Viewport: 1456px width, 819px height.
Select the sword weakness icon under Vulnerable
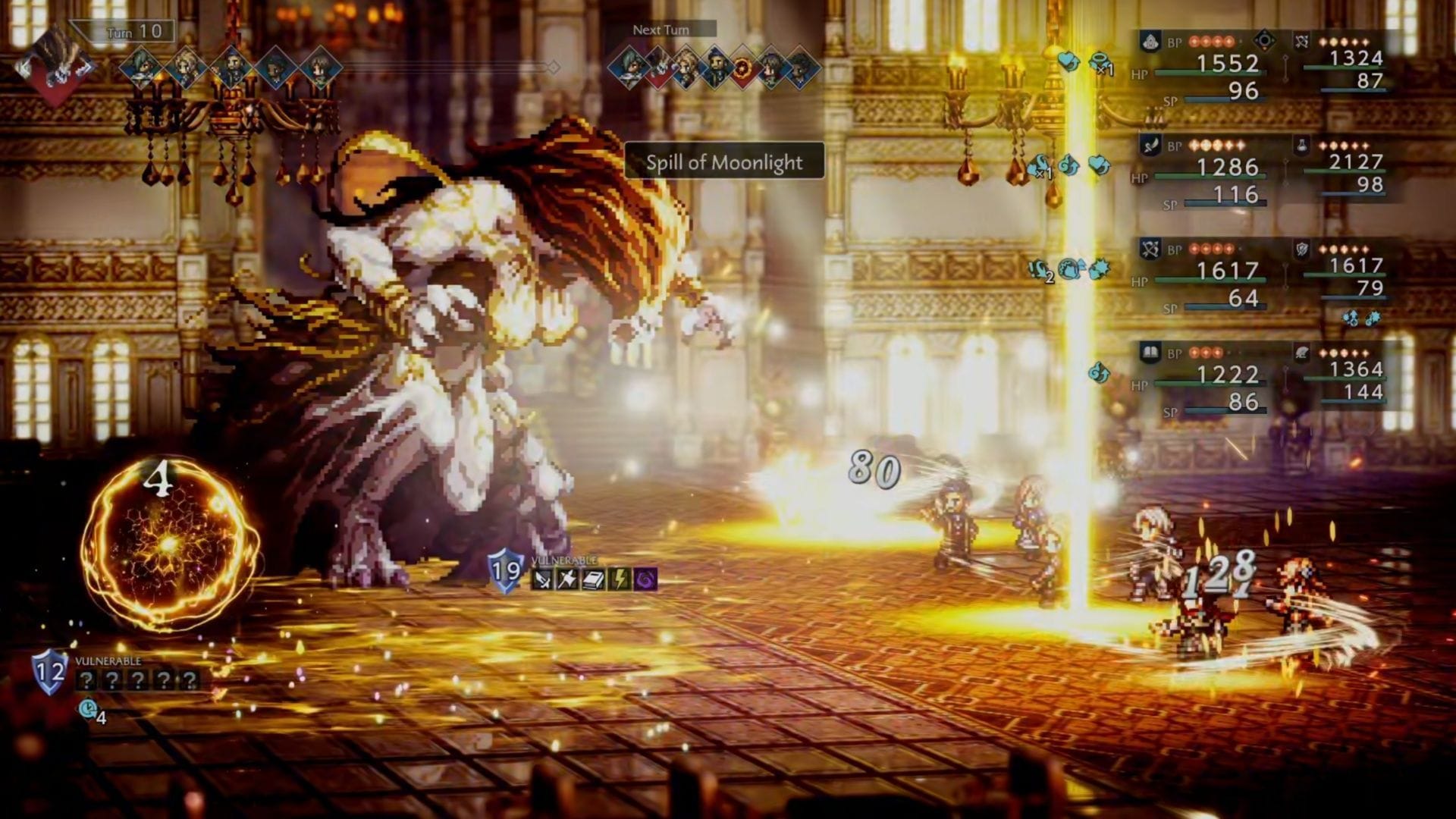pyautogui.click(x=542, y=579)
